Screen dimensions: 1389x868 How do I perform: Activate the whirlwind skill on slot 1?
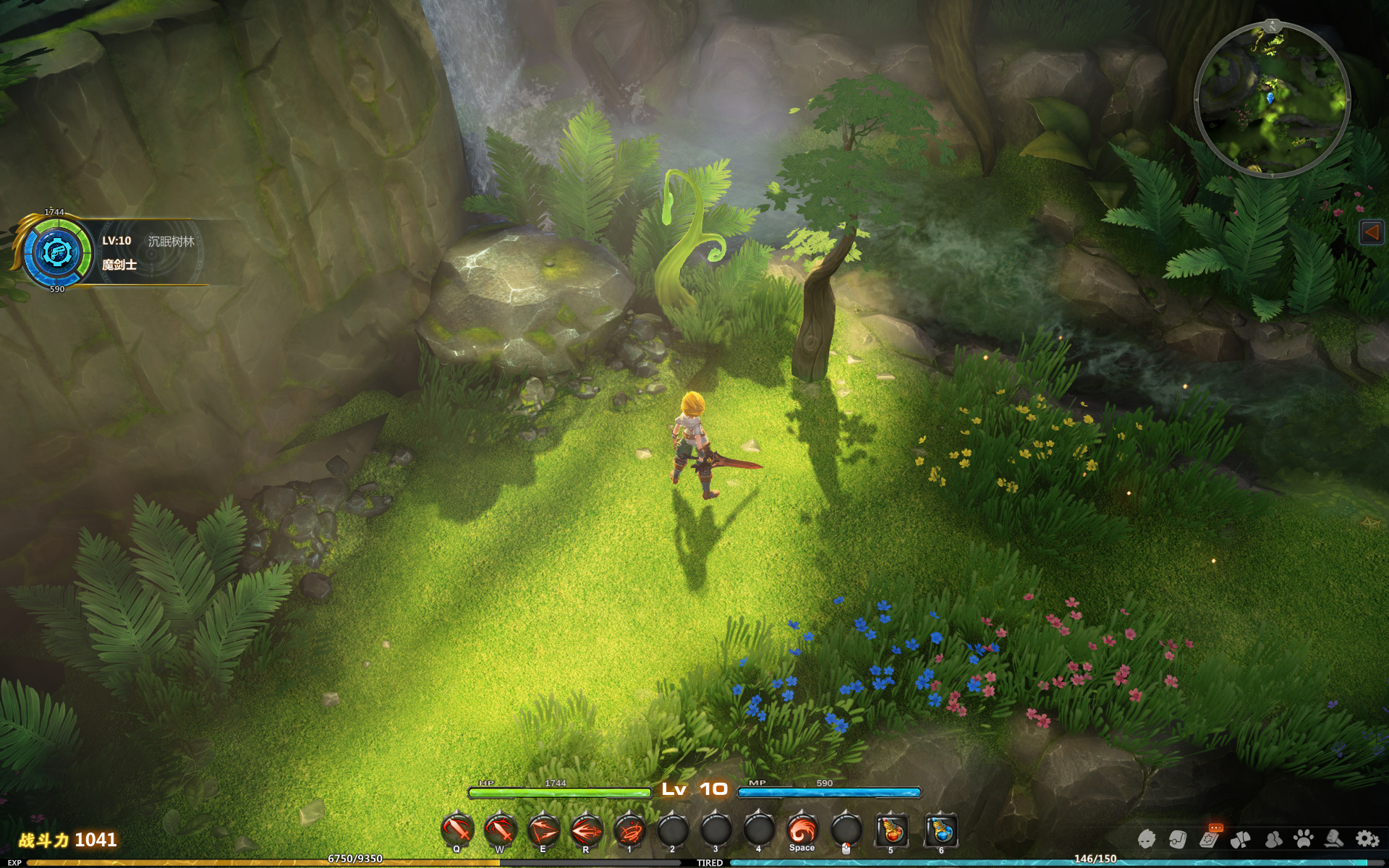pyautogui.click(x=630, y=830)
